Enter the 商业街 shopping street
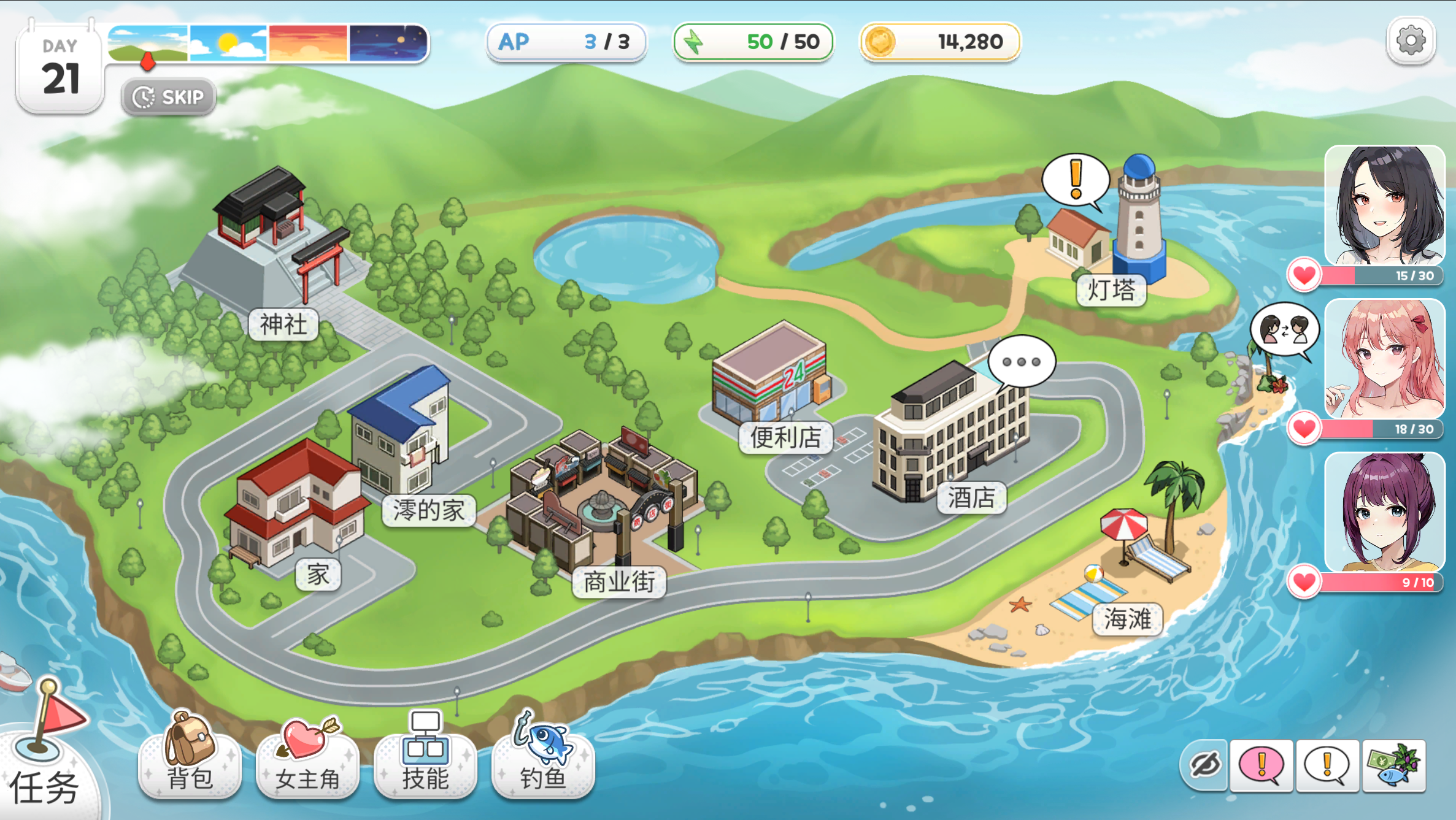Screen dimensions: 1456x820 [x=618, y=581]
